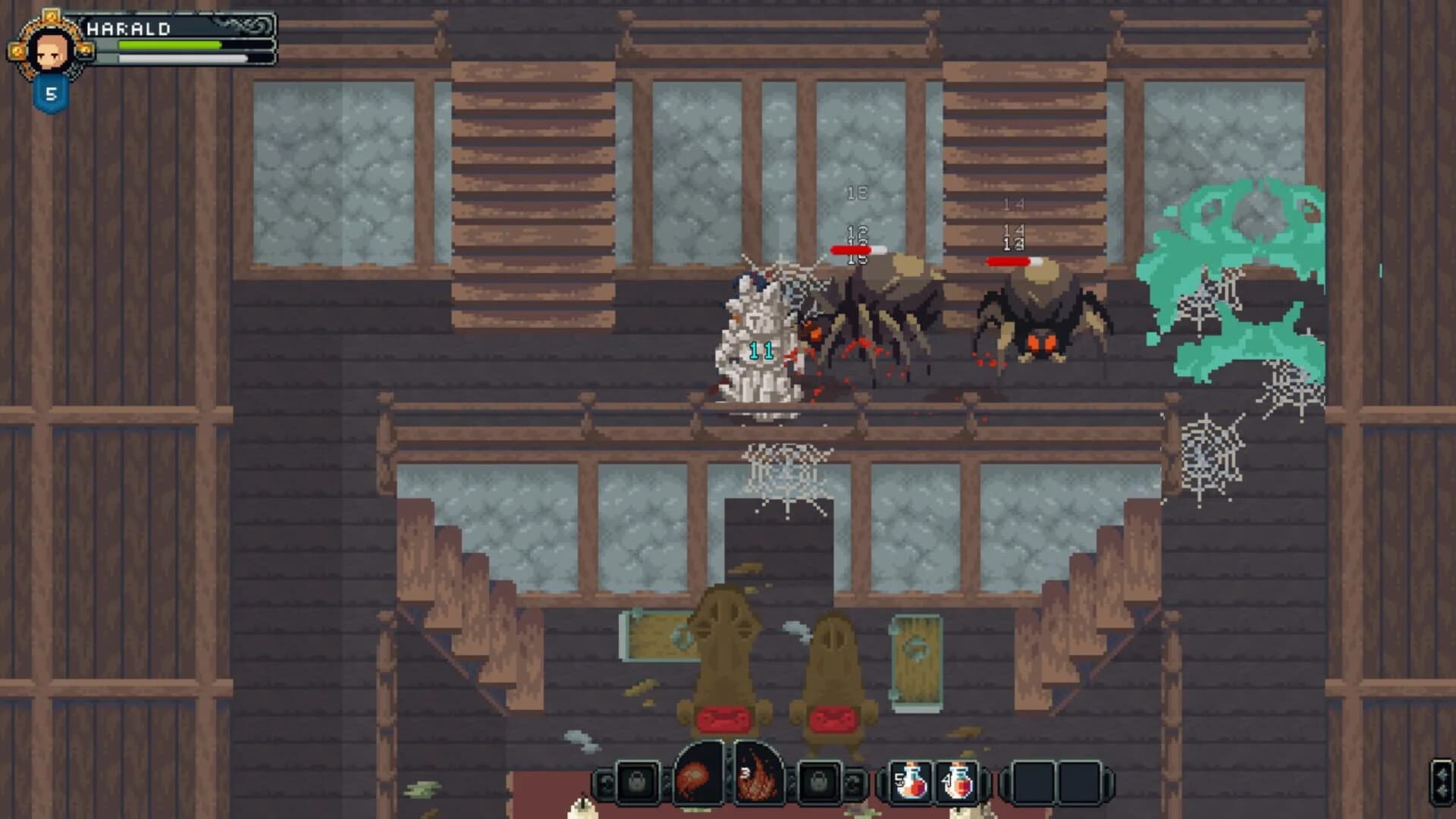Click the second empty hotbar slot
The height and width of the screenshot is (819, 1456).
(x=1078, y=781)
